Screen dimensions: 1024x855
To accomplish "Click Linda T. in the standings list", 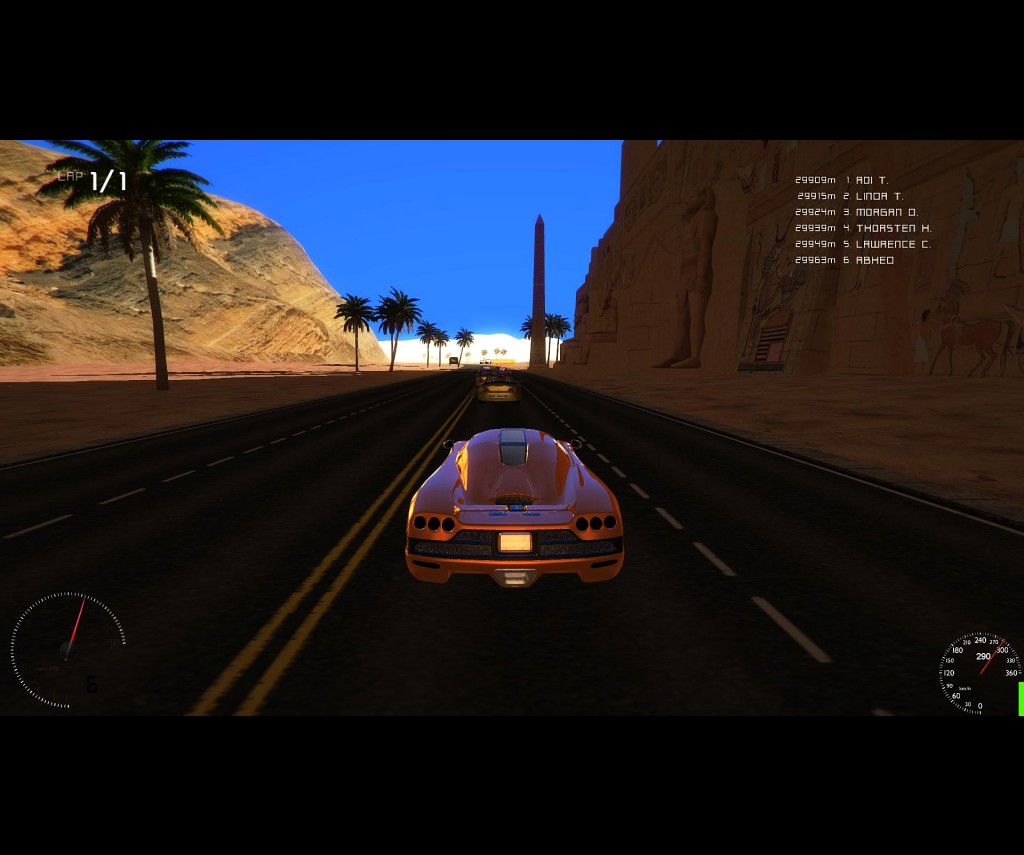I will pyautogui.click(x=879, y=196).
